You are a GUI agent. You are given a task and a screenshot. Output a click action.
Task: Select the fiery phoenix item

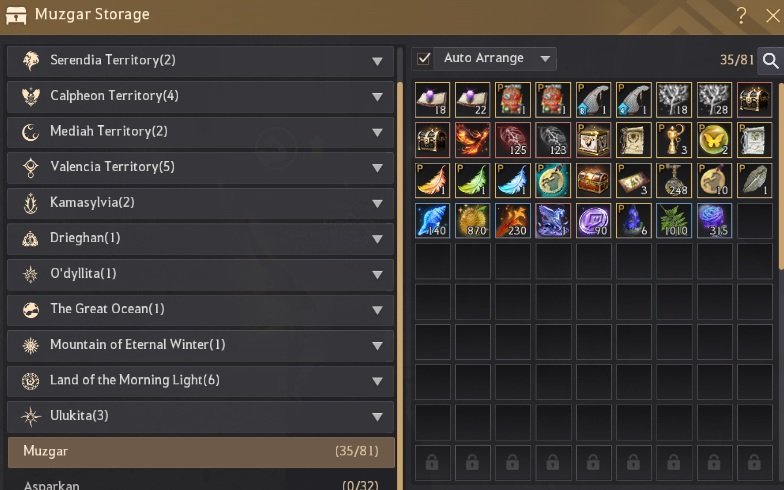pos(473,140)
